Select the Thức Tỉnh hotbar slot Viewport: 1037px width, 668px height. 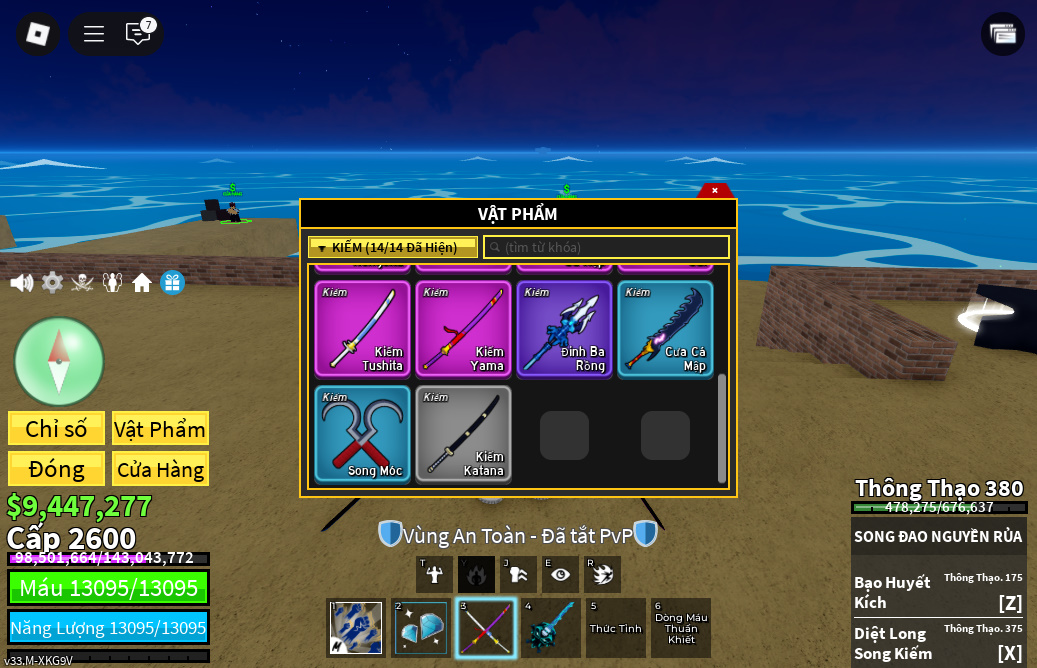pyautogui.click(x=615, y=628)
